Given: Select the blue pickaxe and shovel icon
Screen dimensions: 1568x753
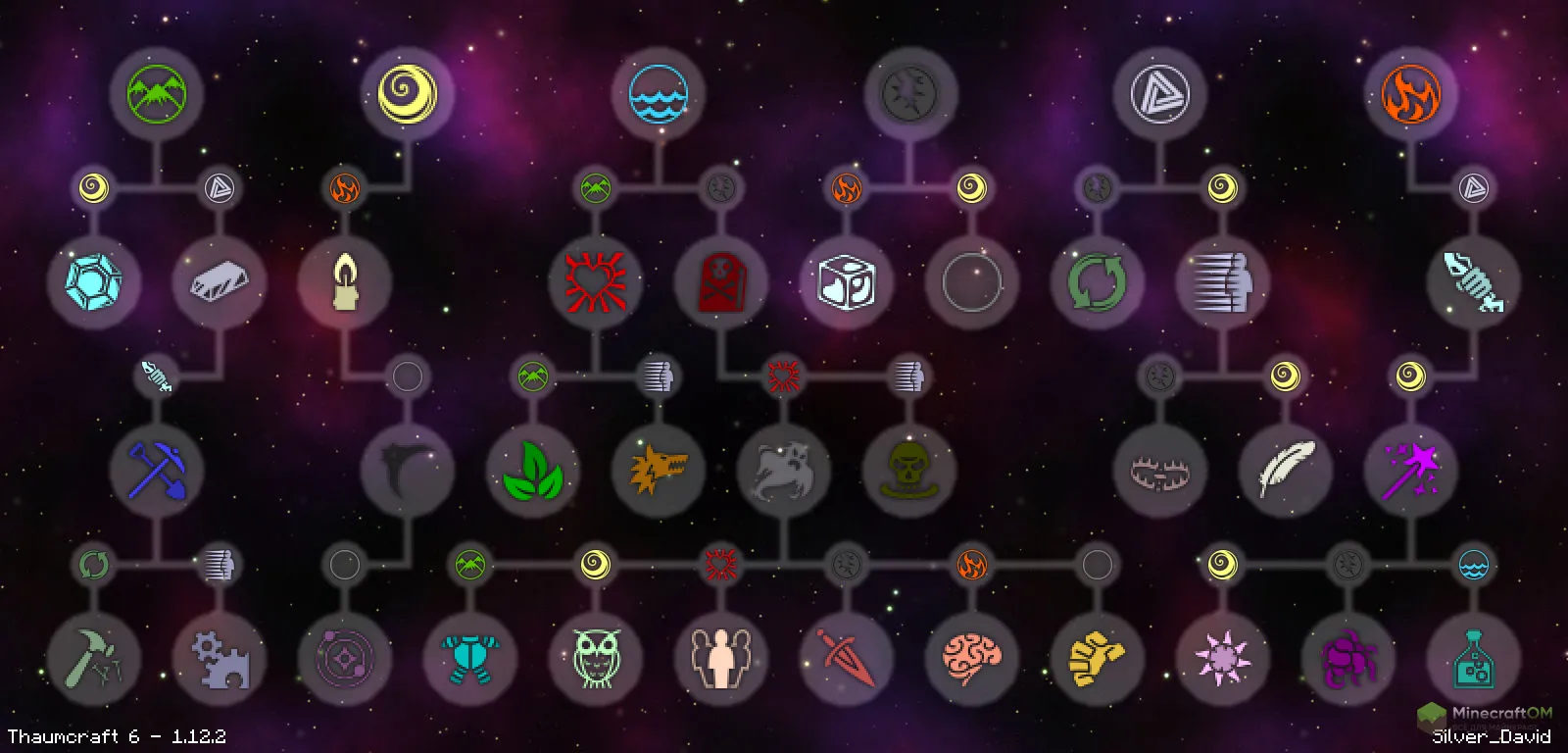Looking at the screenshot, I should tap(157, 473).
